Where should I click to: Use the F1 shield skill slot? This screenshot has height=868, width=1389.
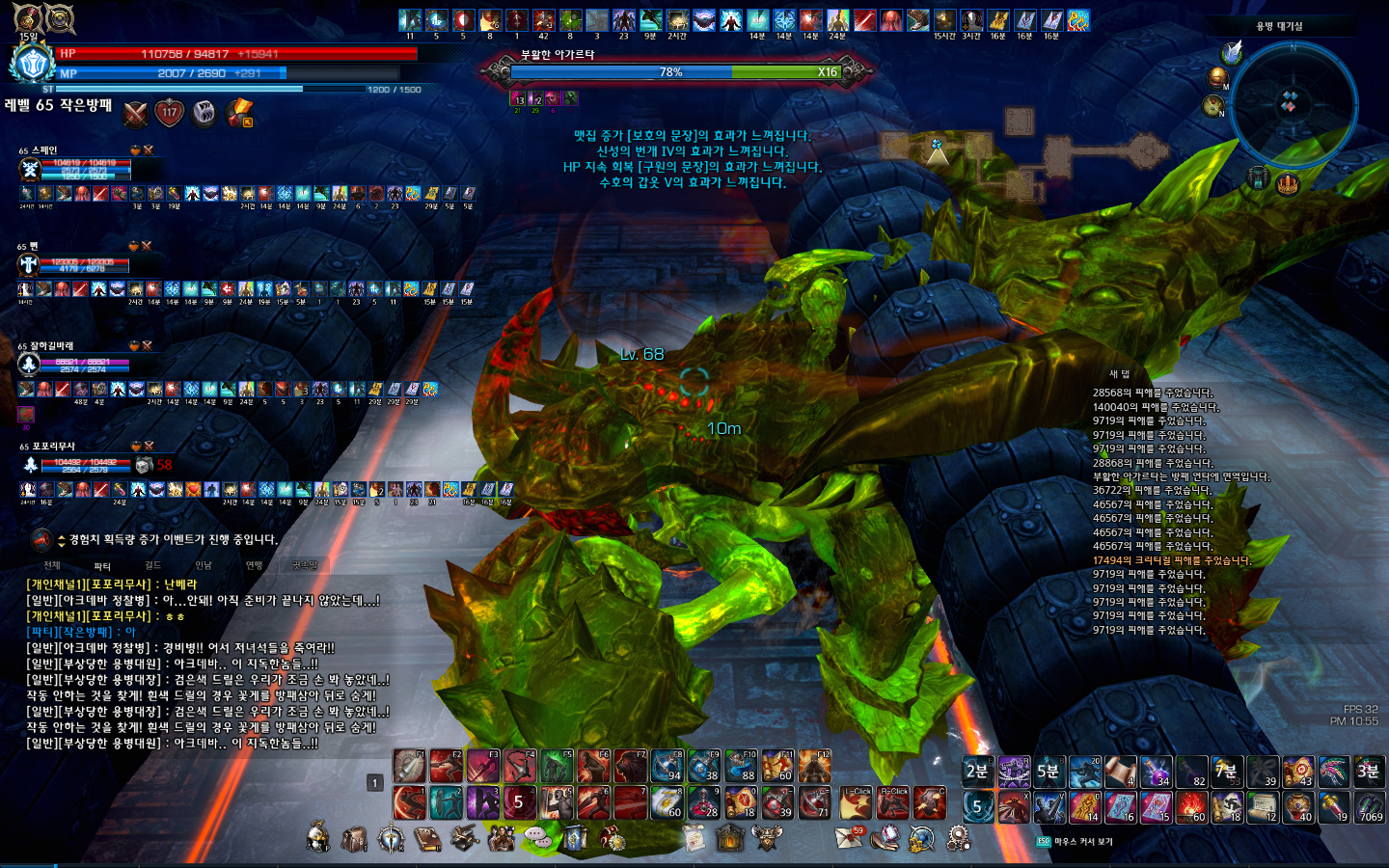(x=409, y=768)
